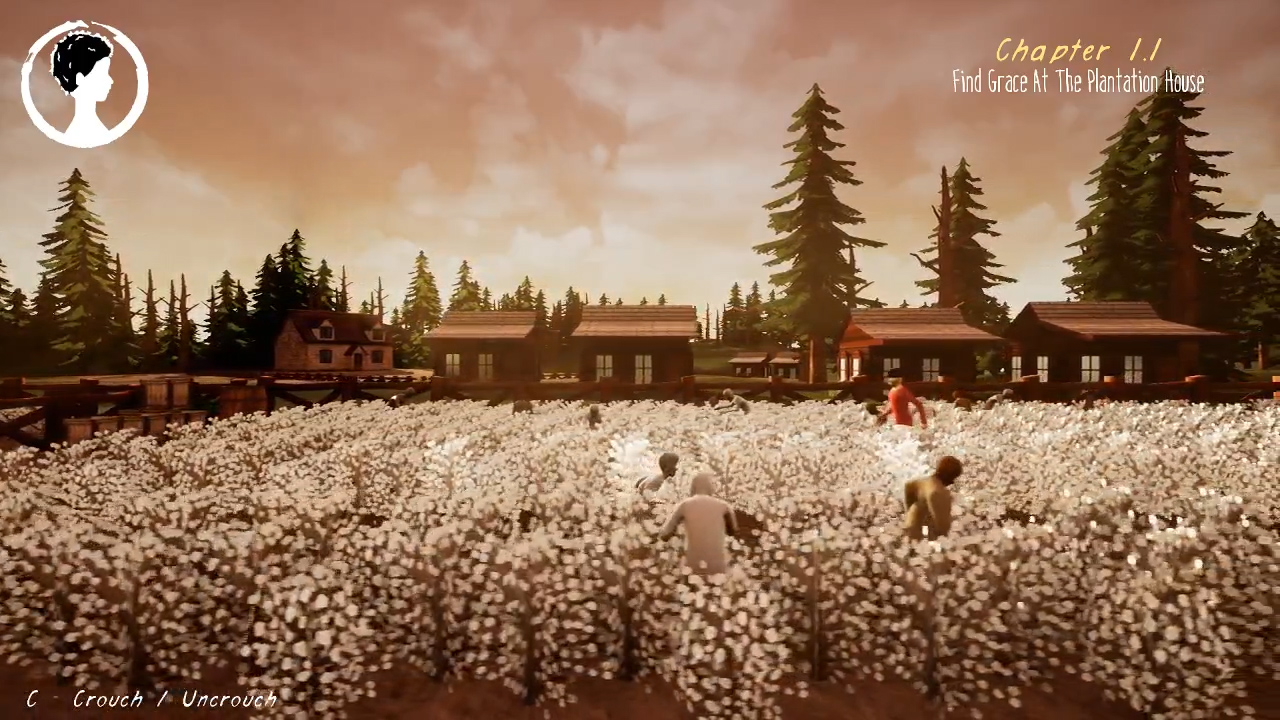This screenshot has width=1280, height=720.
Task: Select the Find Grace At The Plantation House objective
Action: (x=1078, y=82)
